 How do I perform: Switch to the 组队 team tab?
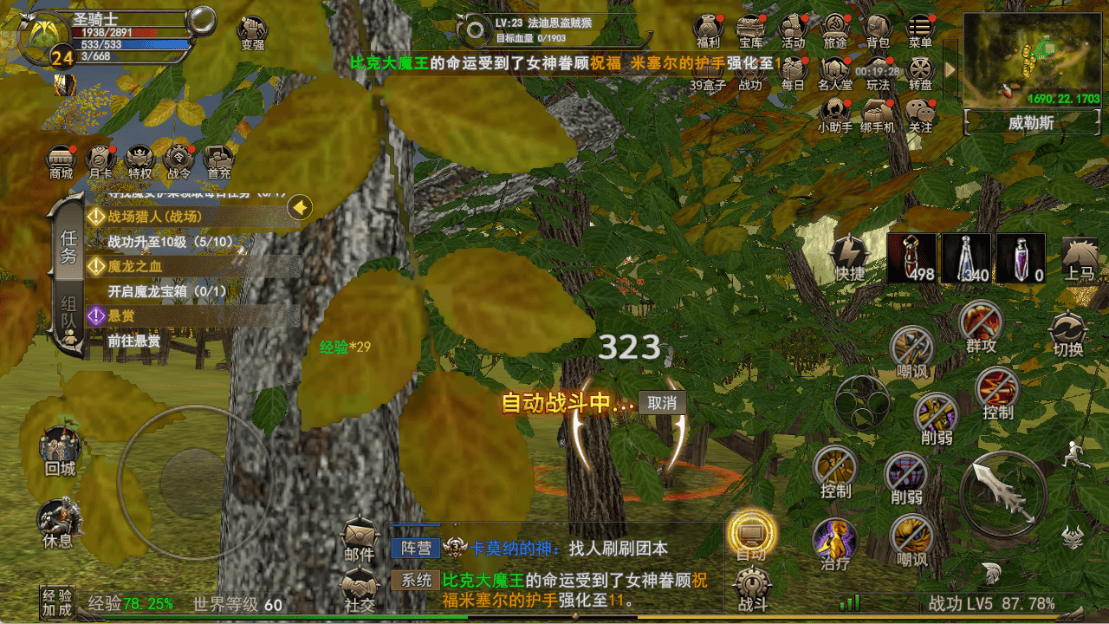tap(68, 318)
